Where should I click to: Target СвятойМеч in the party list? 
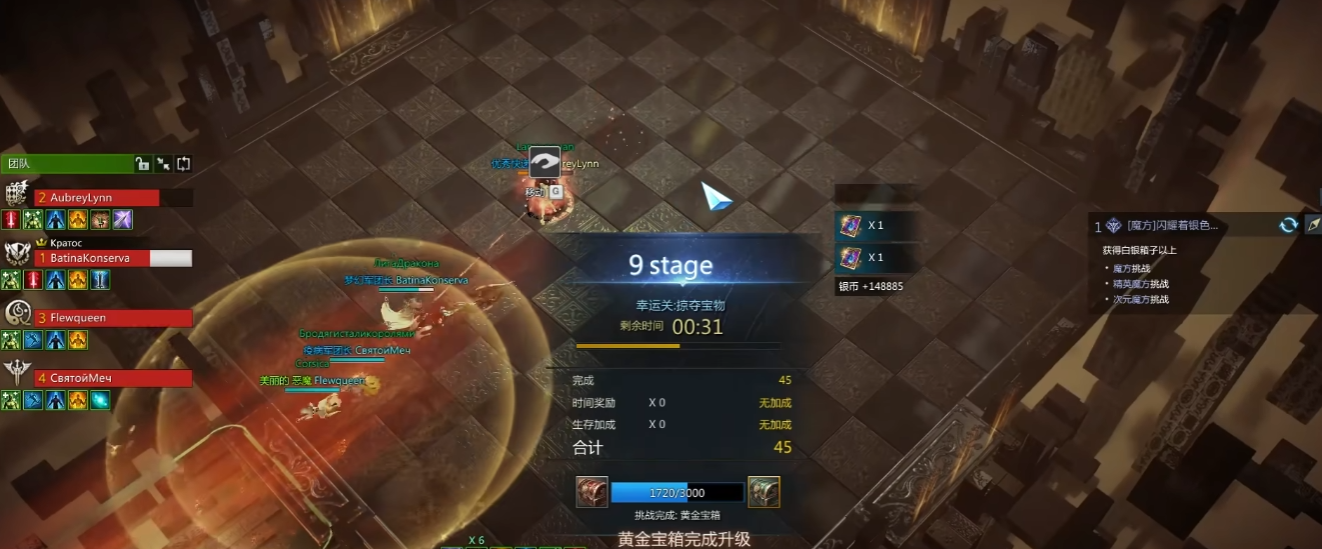pos(112,378)
